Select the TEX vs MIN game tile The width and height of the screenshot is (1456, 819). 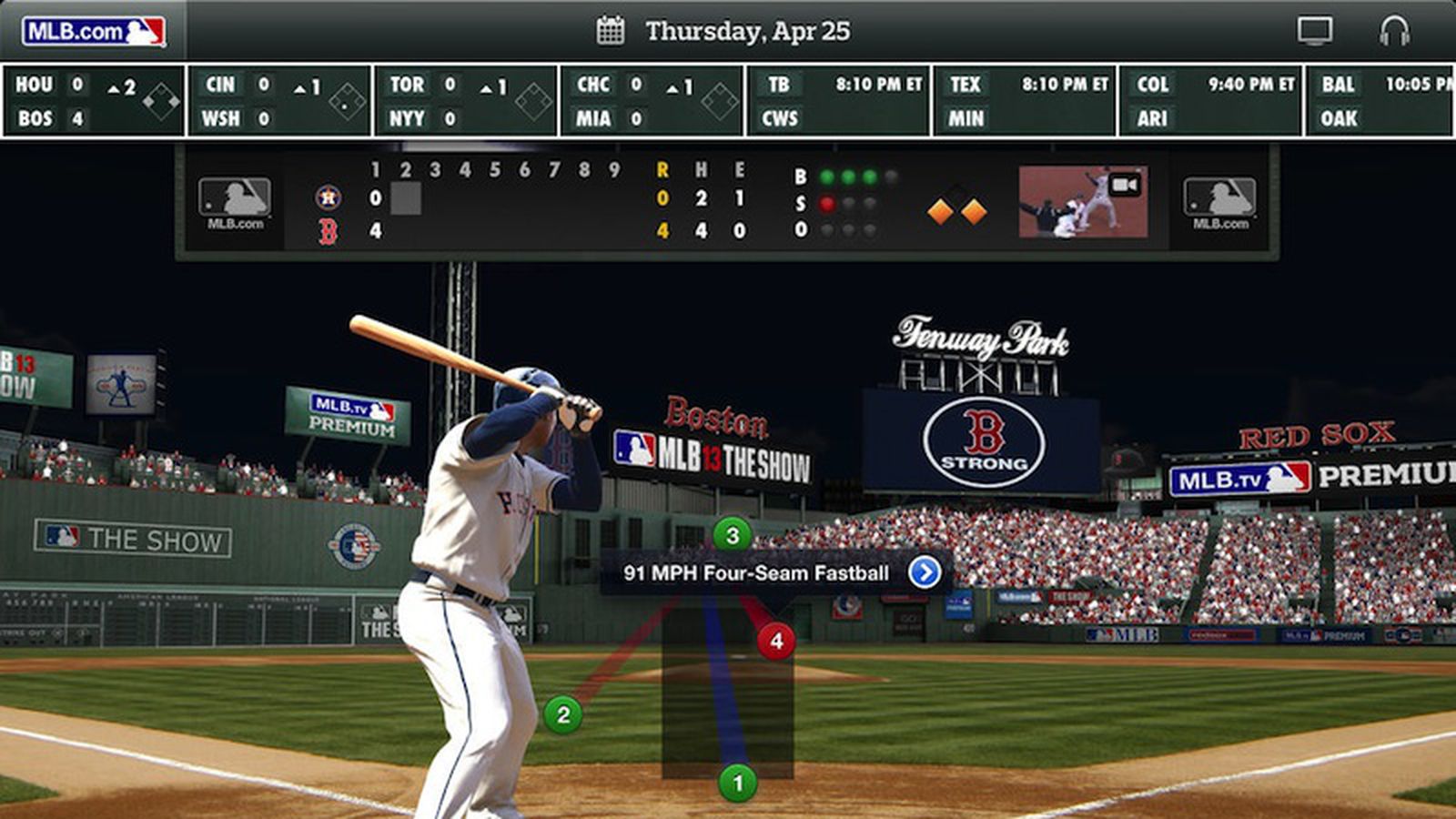pyautogui.click(x=1025, y=101)
